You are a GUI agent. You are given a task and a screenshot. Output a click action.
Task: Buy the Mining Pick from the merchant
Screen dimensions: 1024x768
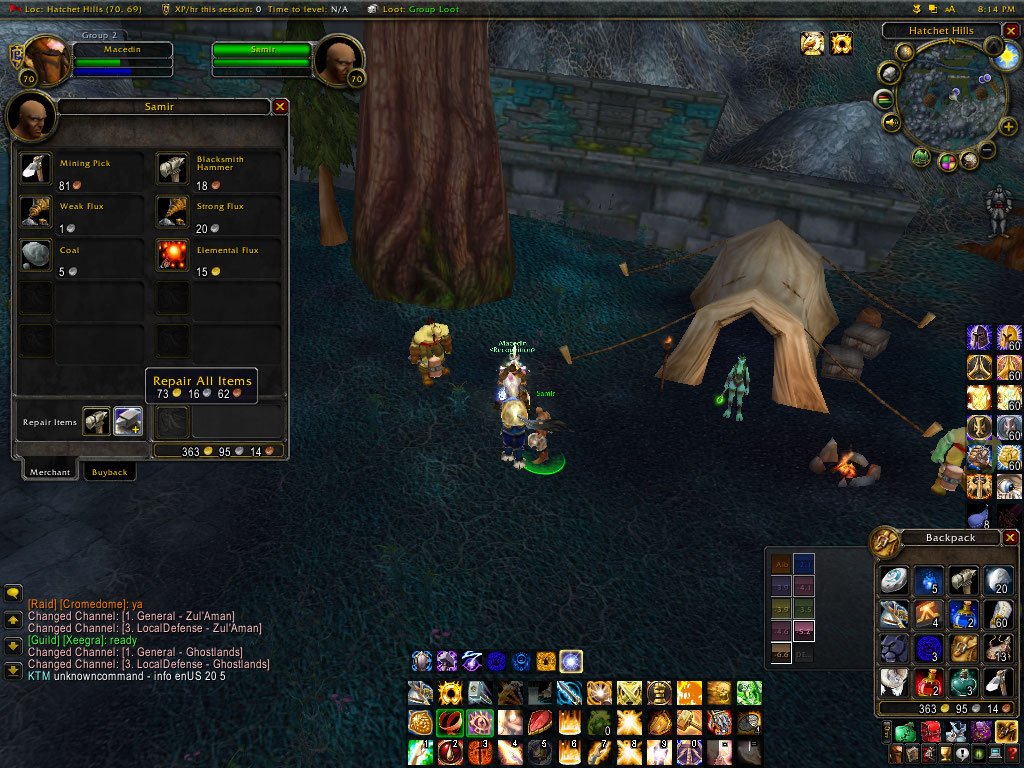36,169
